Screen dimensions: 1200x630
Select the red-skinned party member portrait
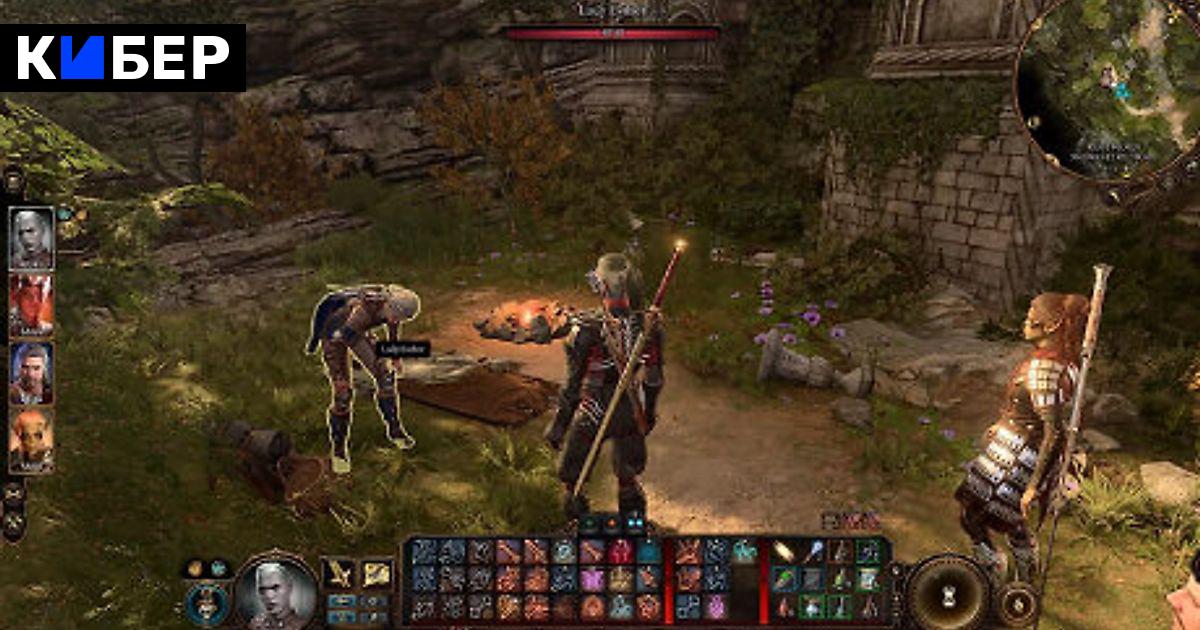click(31, 305)
